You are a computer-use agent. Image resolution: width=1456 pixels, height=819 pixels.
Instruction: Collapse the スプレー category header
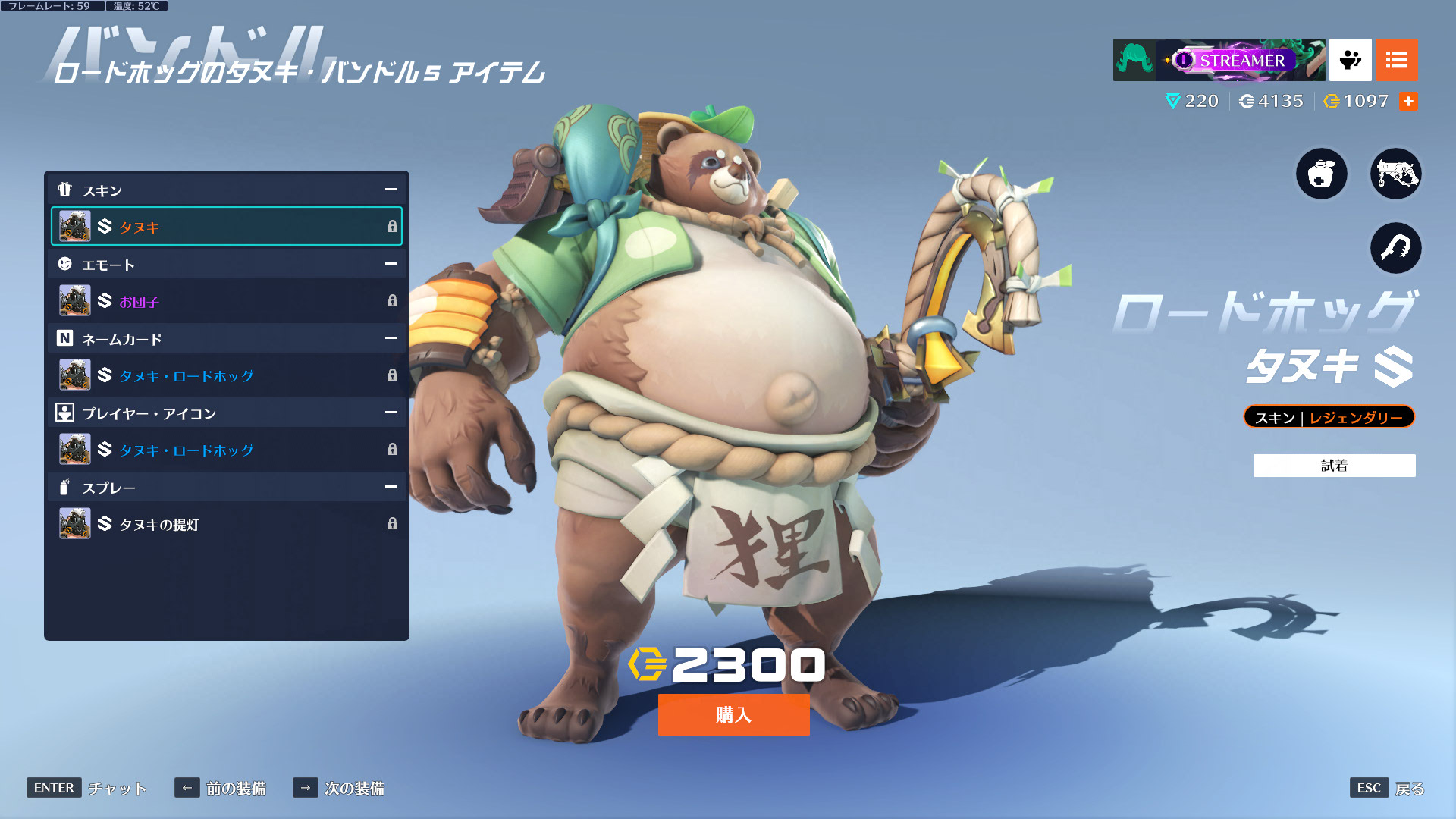click(391, 487)
